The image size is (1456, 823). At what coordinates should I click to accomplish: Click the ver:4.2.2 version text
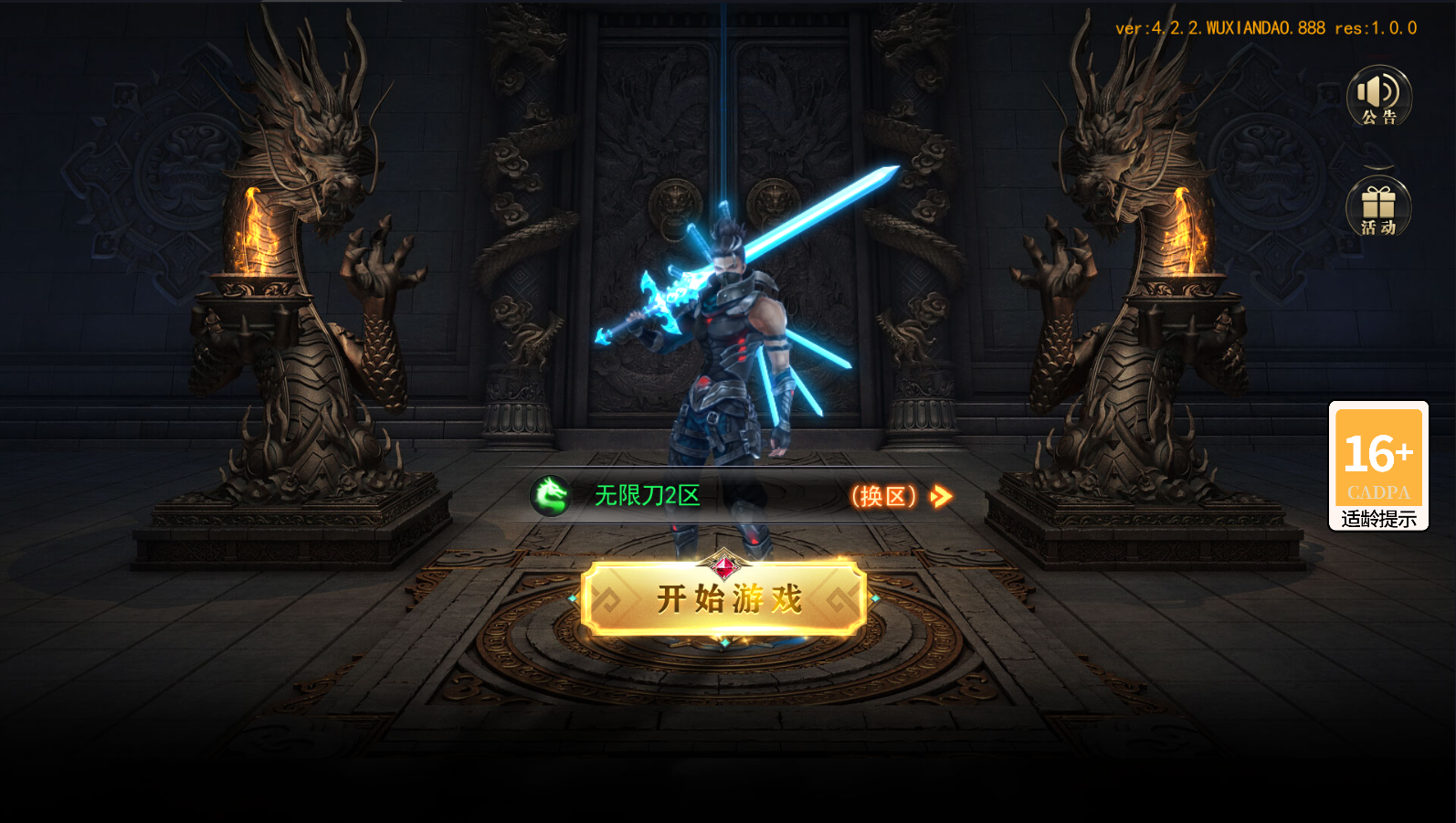point(1265,27)
